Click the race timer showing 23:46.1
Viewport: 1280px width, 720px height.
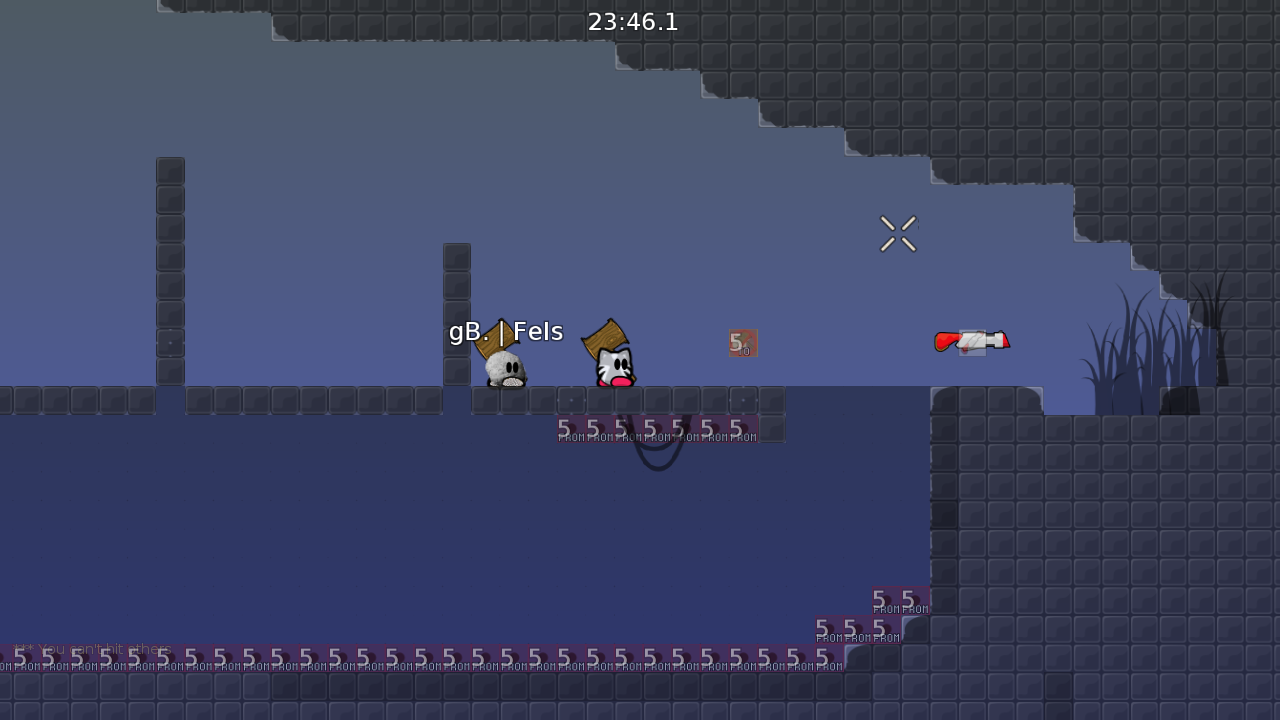pos(633,22)
